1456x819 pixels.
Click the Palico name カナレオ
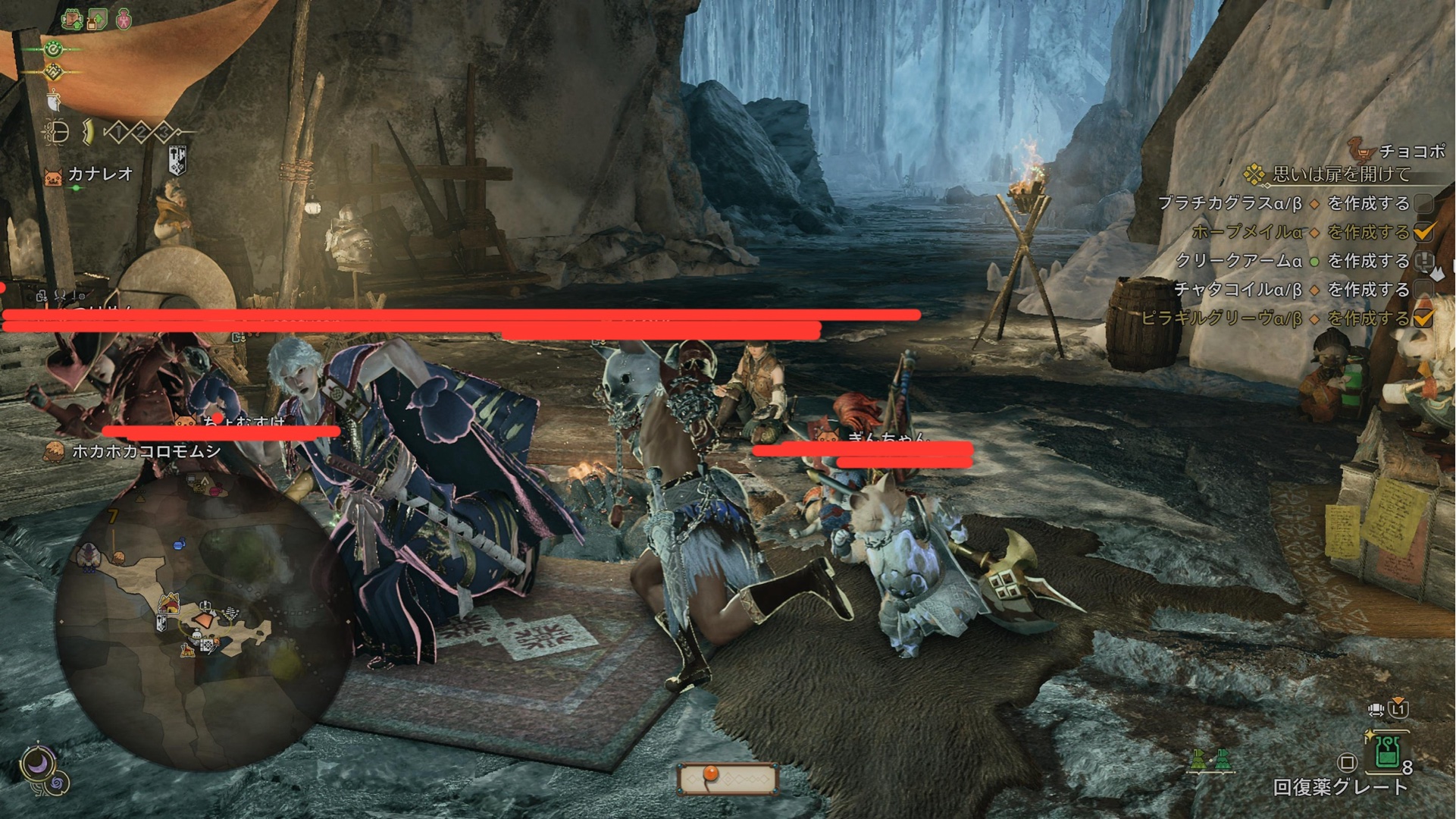pyautogui.click(x=100, y=174)
